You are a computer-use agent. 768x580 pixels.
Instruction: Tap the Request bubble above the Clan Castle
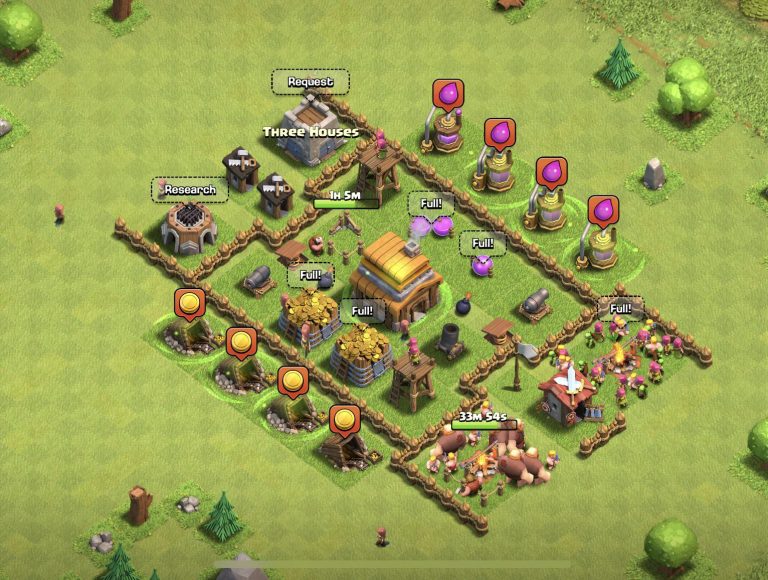[310, 81]
